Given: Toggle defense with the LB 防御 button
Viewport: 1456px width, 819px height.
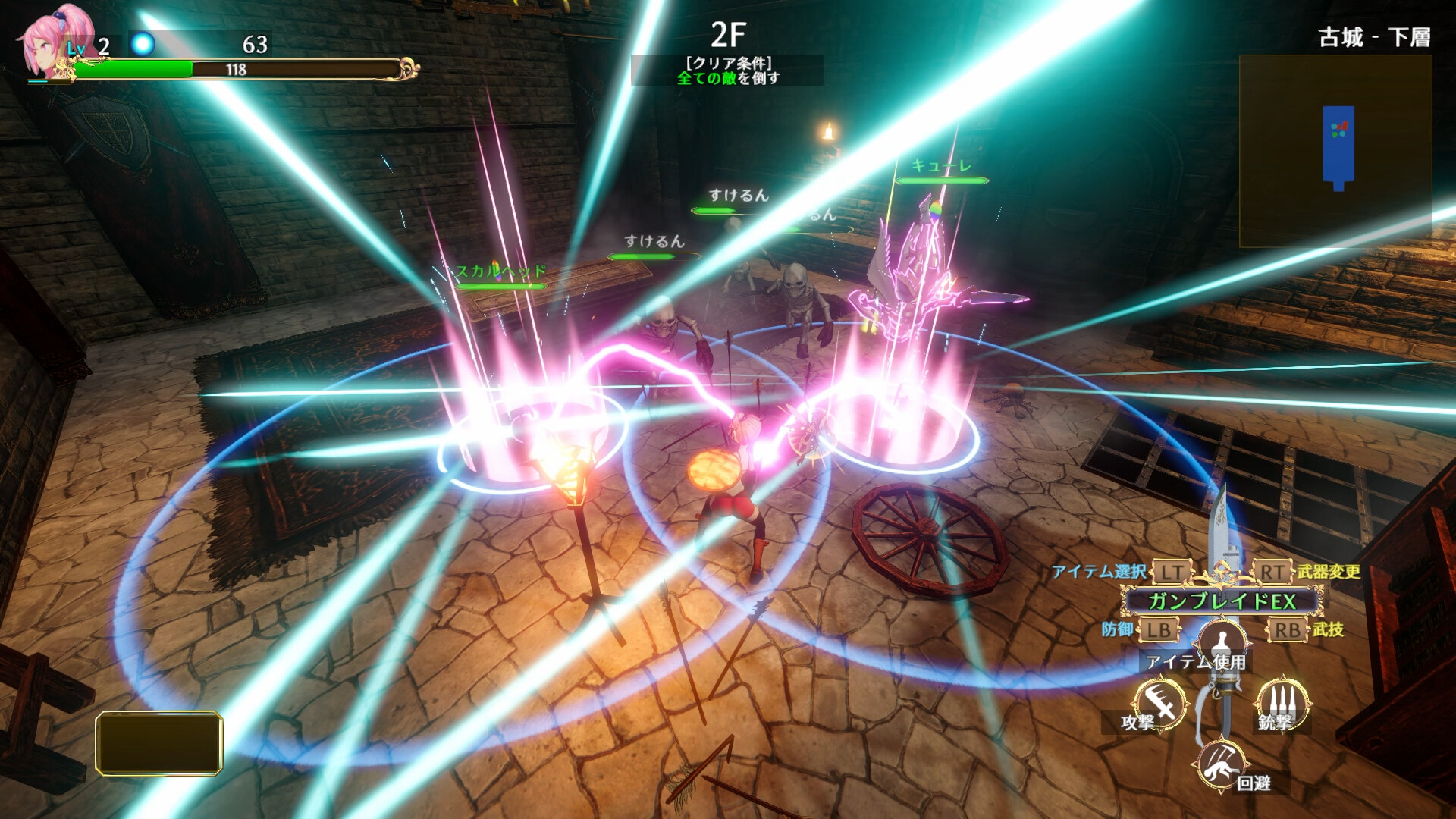Looking at the screenshot, I should [x=1160, y=629].
